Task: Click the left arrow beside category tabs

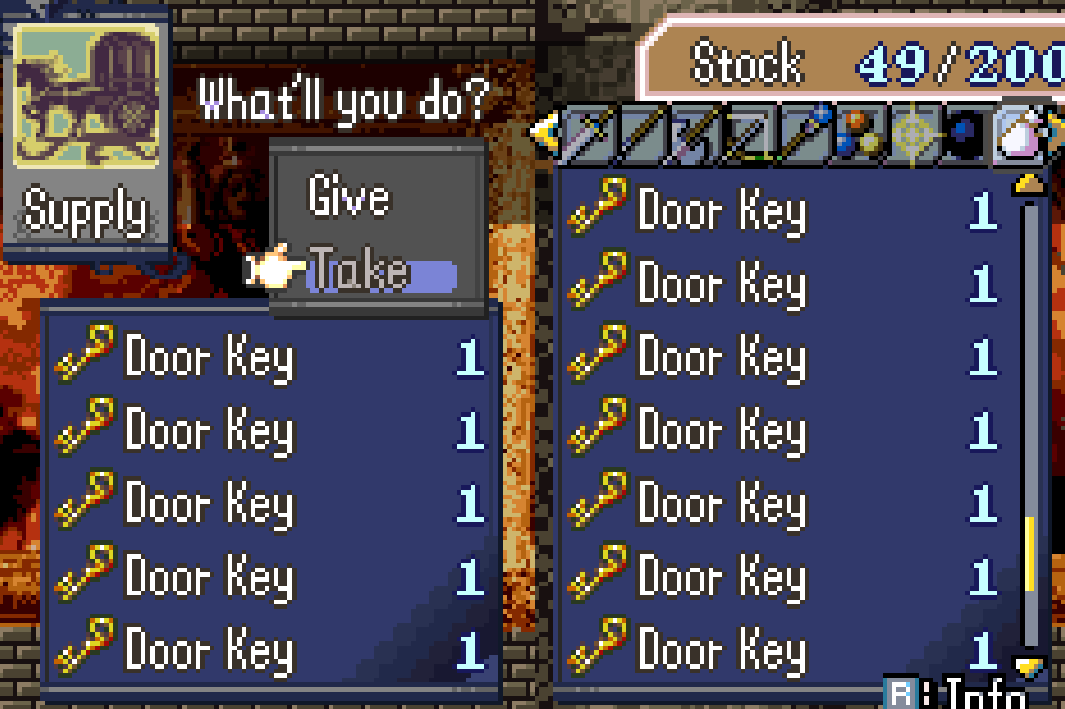Action: tap(544, 131)
